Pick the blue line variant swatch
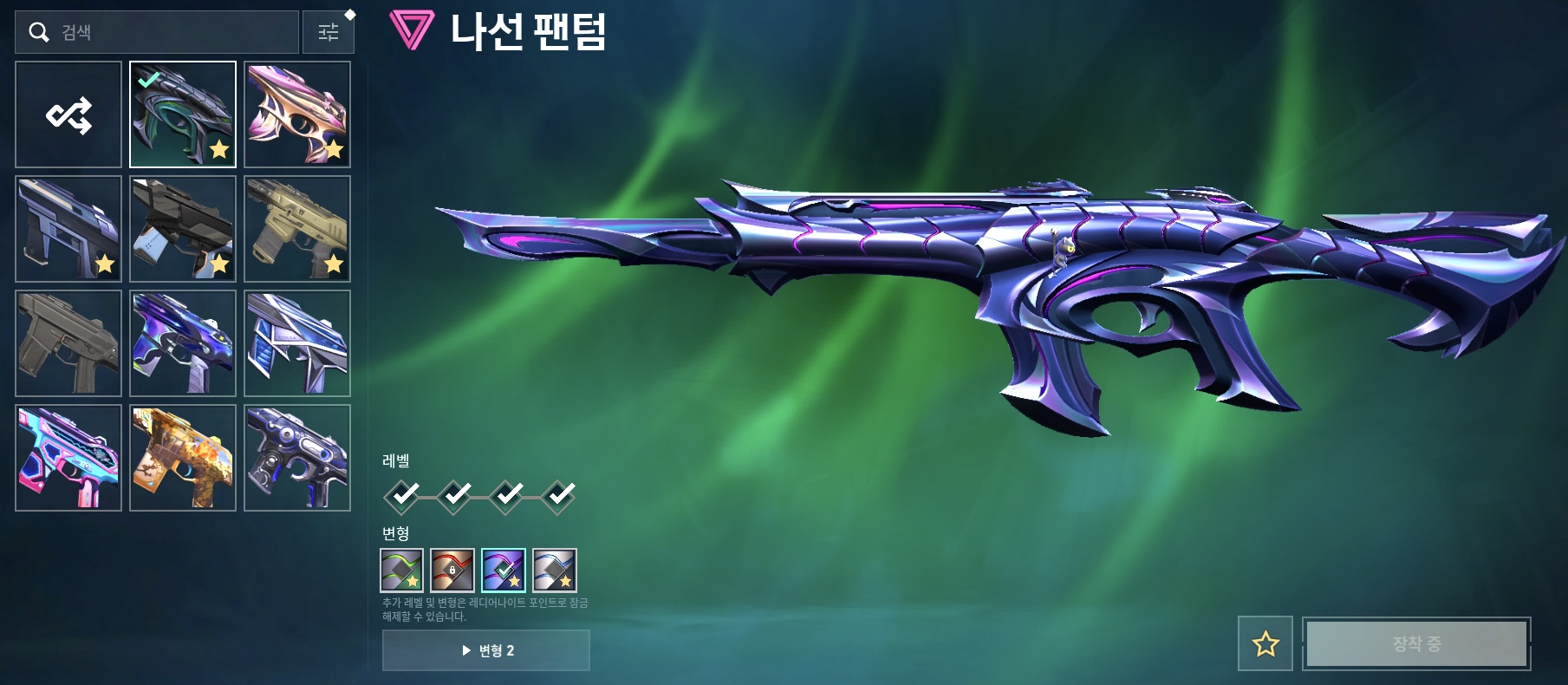 point(555,570)
